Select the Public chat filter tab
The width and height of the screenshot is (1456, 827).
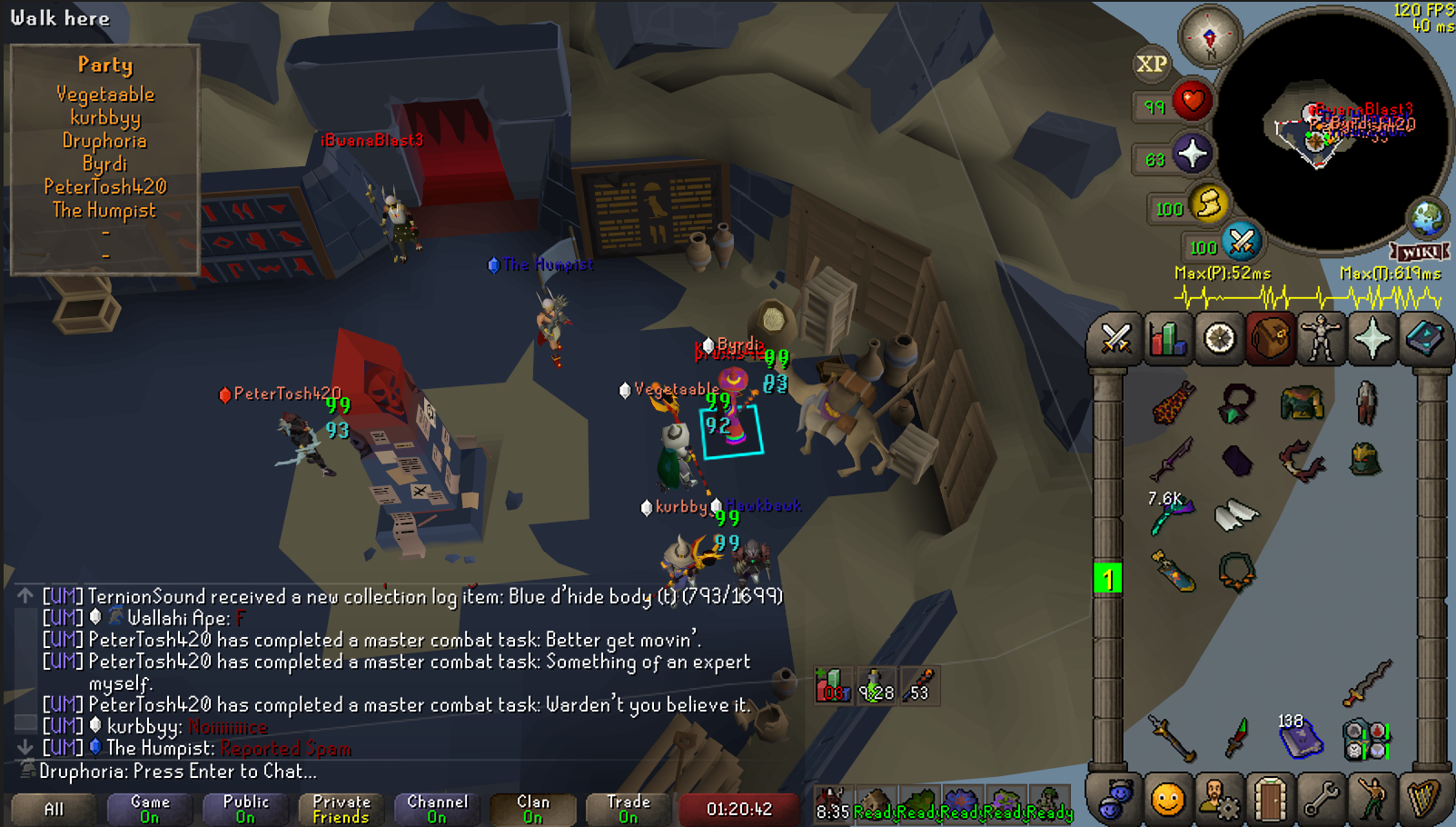tap(245, 809)
